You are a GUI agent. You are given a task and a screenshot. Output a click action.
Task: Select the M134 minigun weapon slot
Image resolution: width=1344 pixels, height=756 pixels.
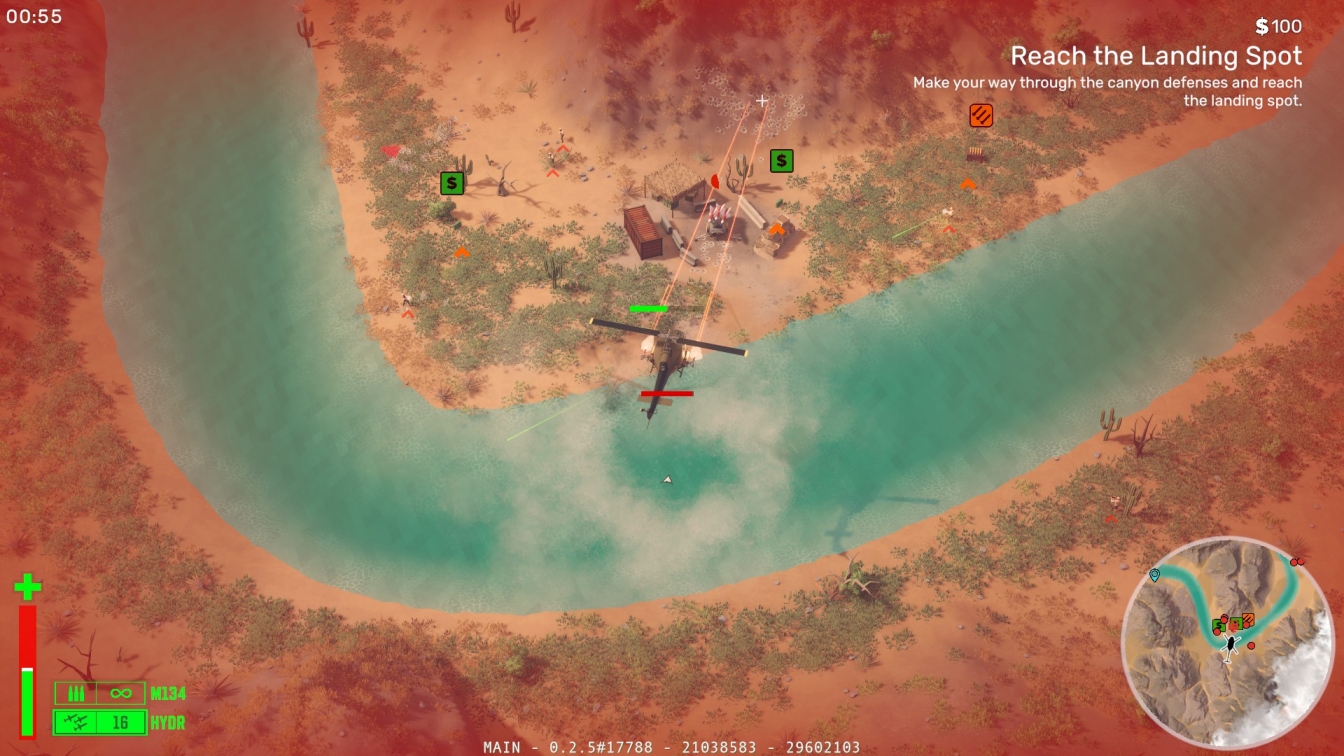click(x=100, y=693)
